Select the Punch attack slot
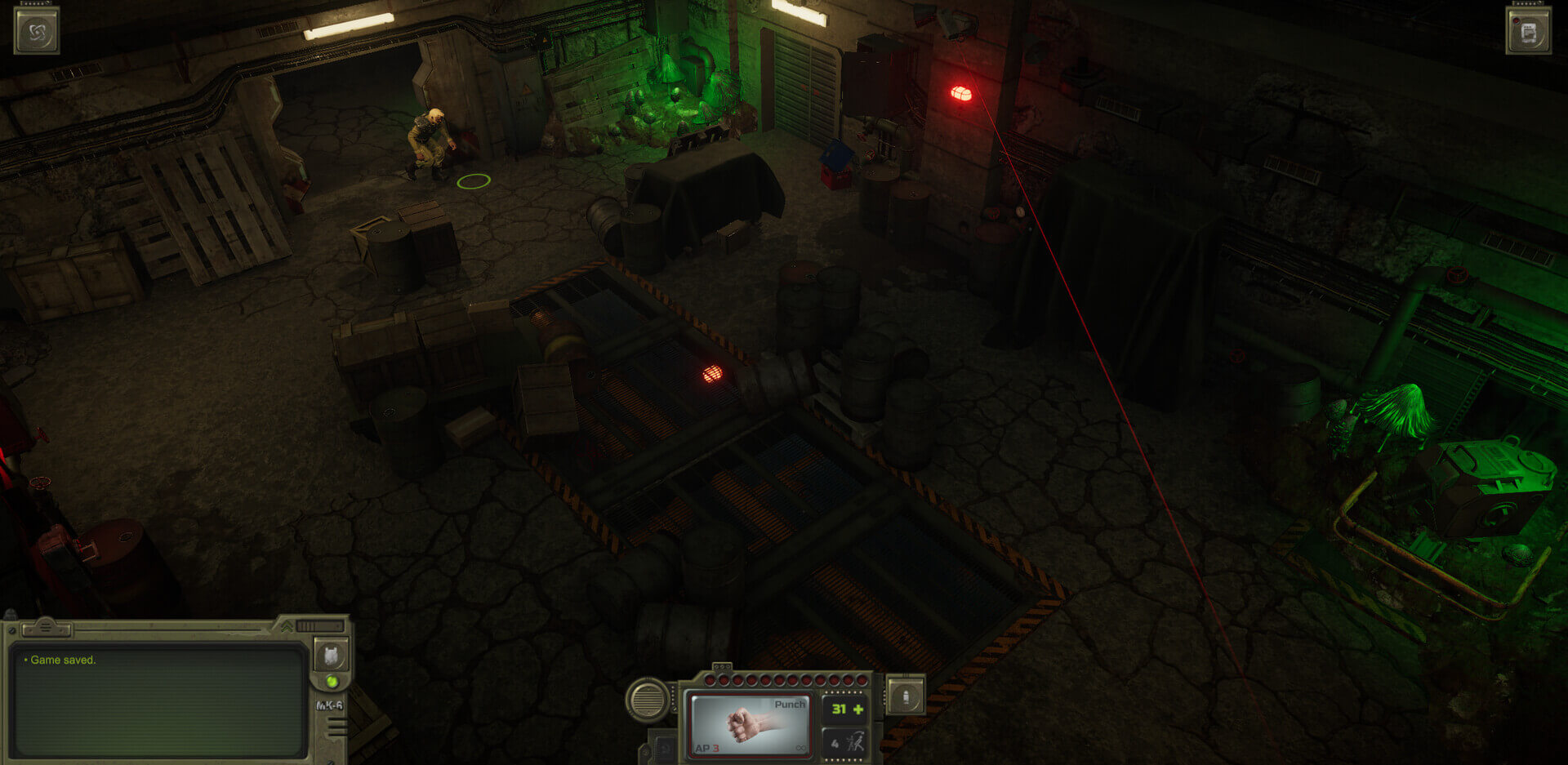 pos(750,724)
